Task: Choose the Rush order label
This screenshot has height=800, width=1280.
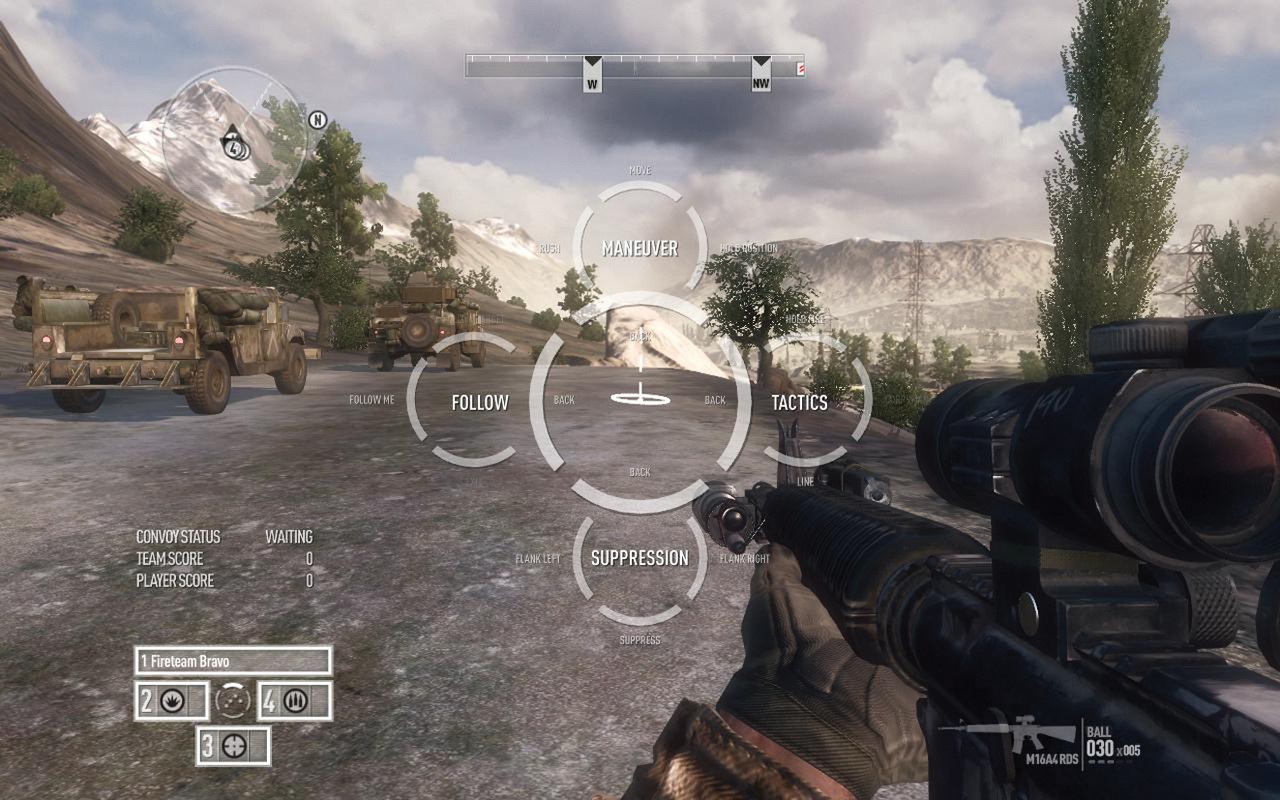Action: coord(549,249)
